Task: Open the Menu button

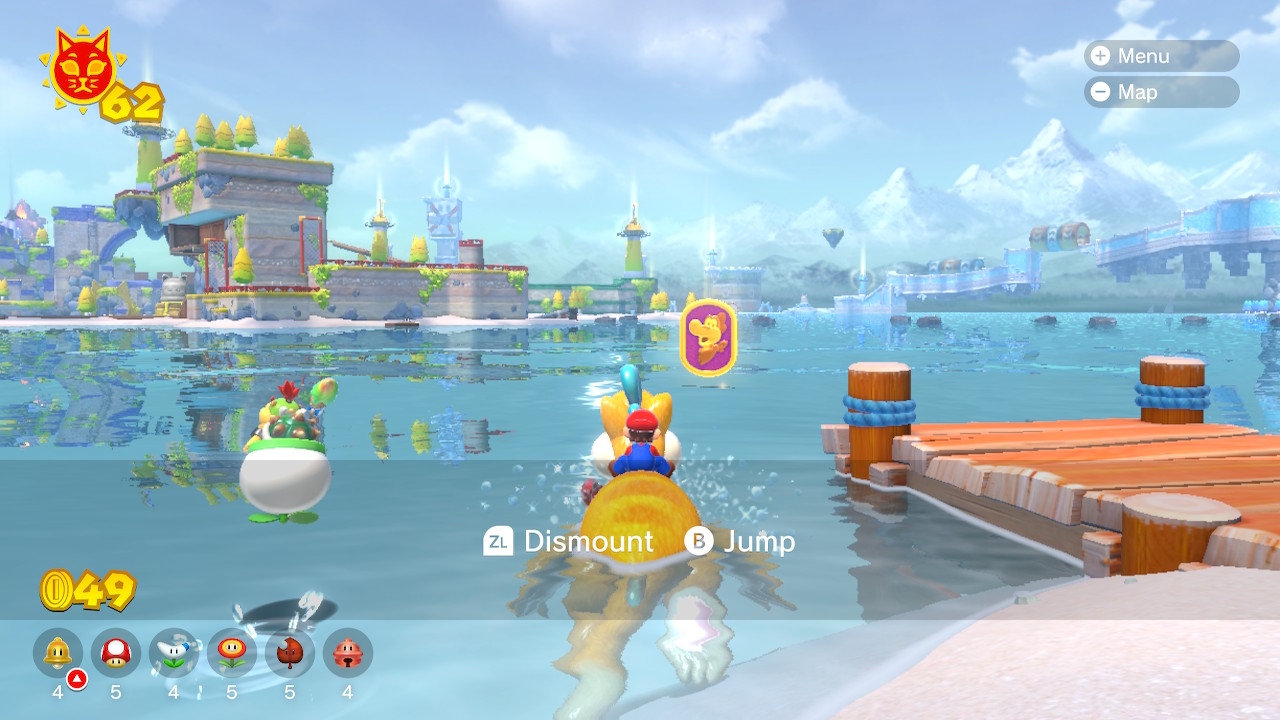Action: (x=1160, y=56)
